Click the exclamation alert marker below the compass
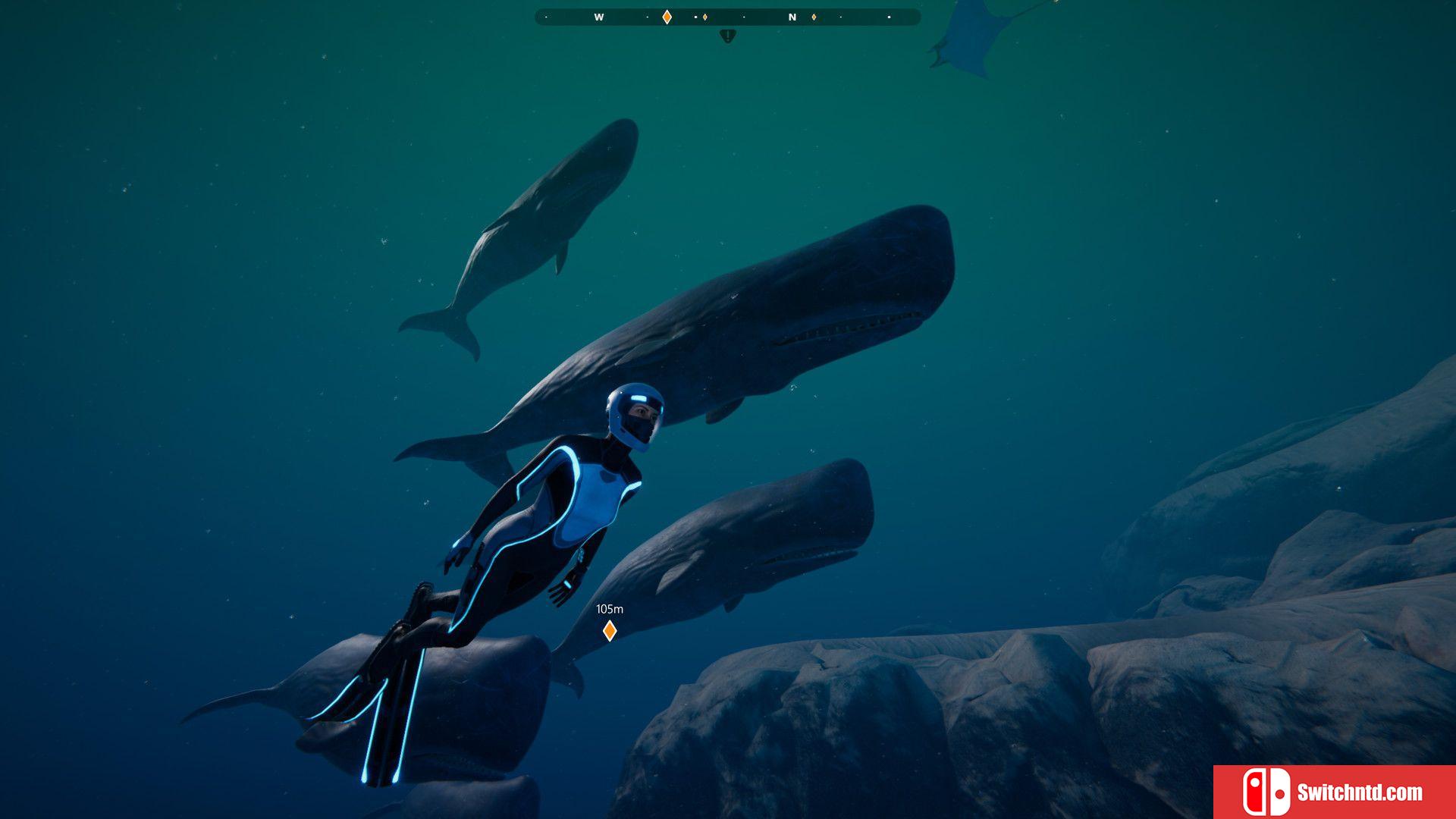This screenshot has width=1456, height=819. coord(728,35)
